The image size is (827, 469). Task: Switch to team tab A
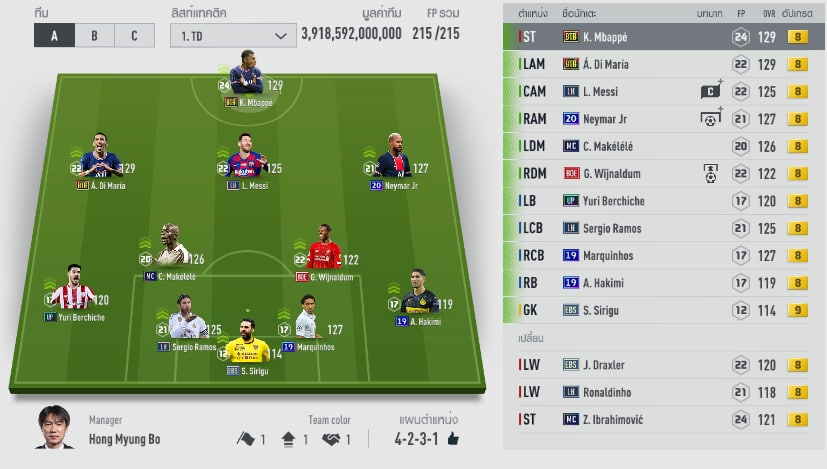55,36
